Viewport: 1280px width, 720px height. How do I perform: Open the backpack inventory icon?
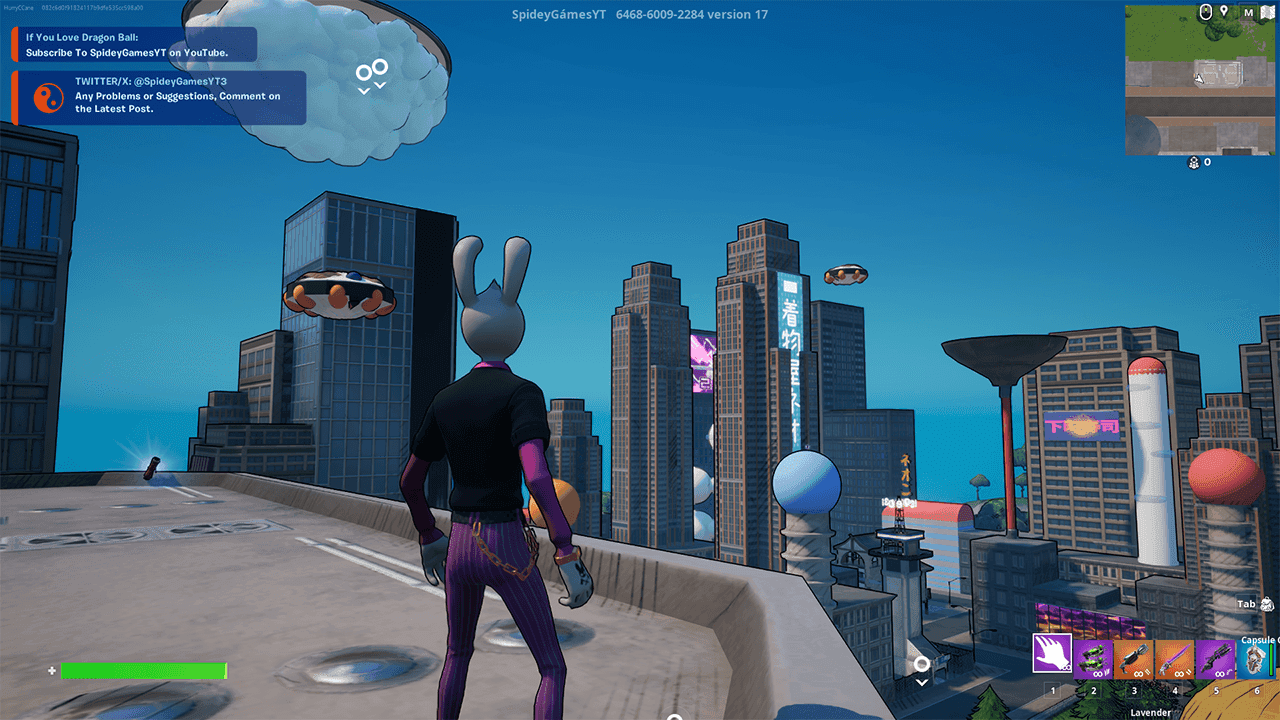(1268, 604)
